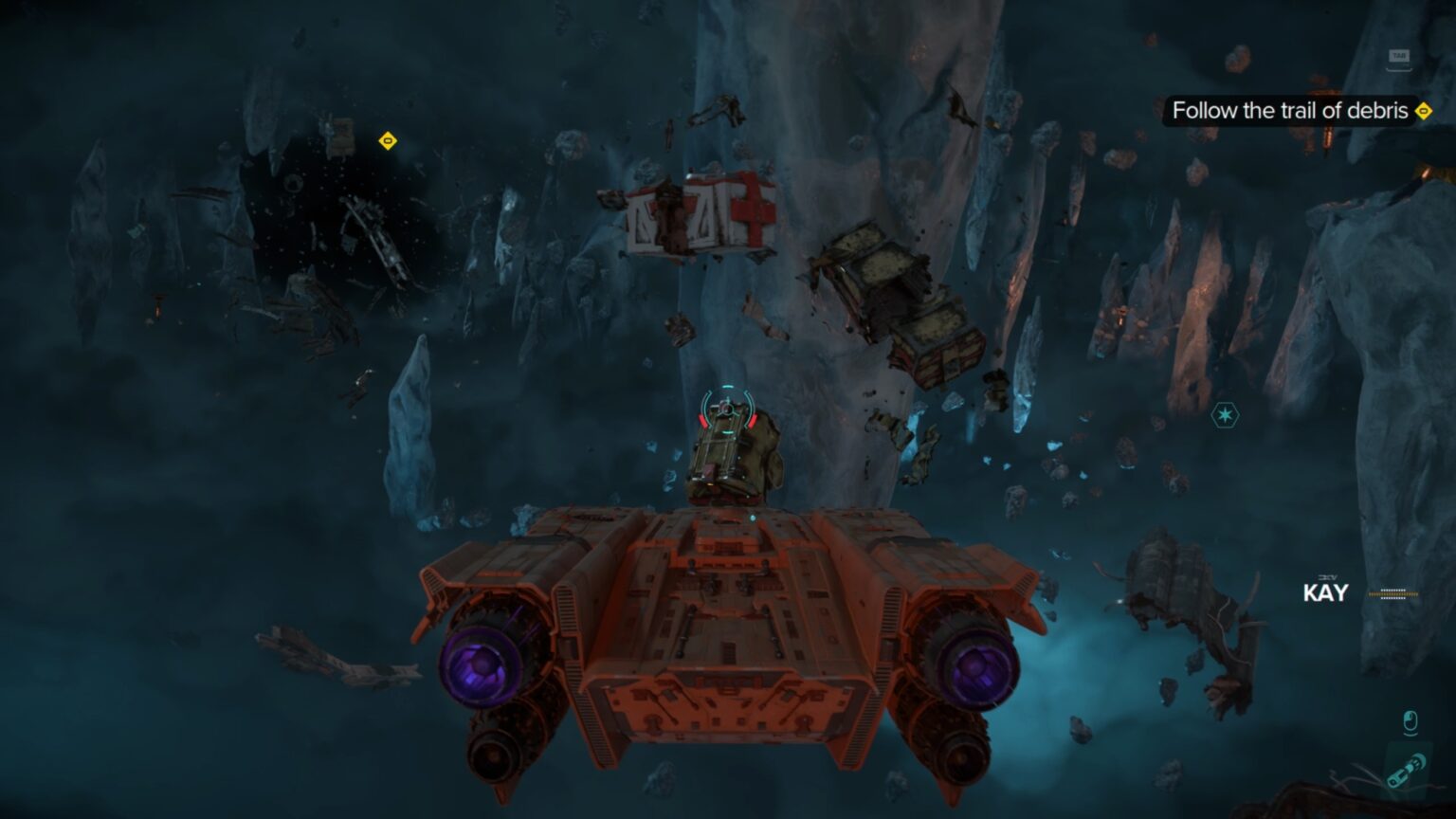Select the faction glyphs above the KAY label
The image size is (1456, 819).
click(x=1329, y=576)
